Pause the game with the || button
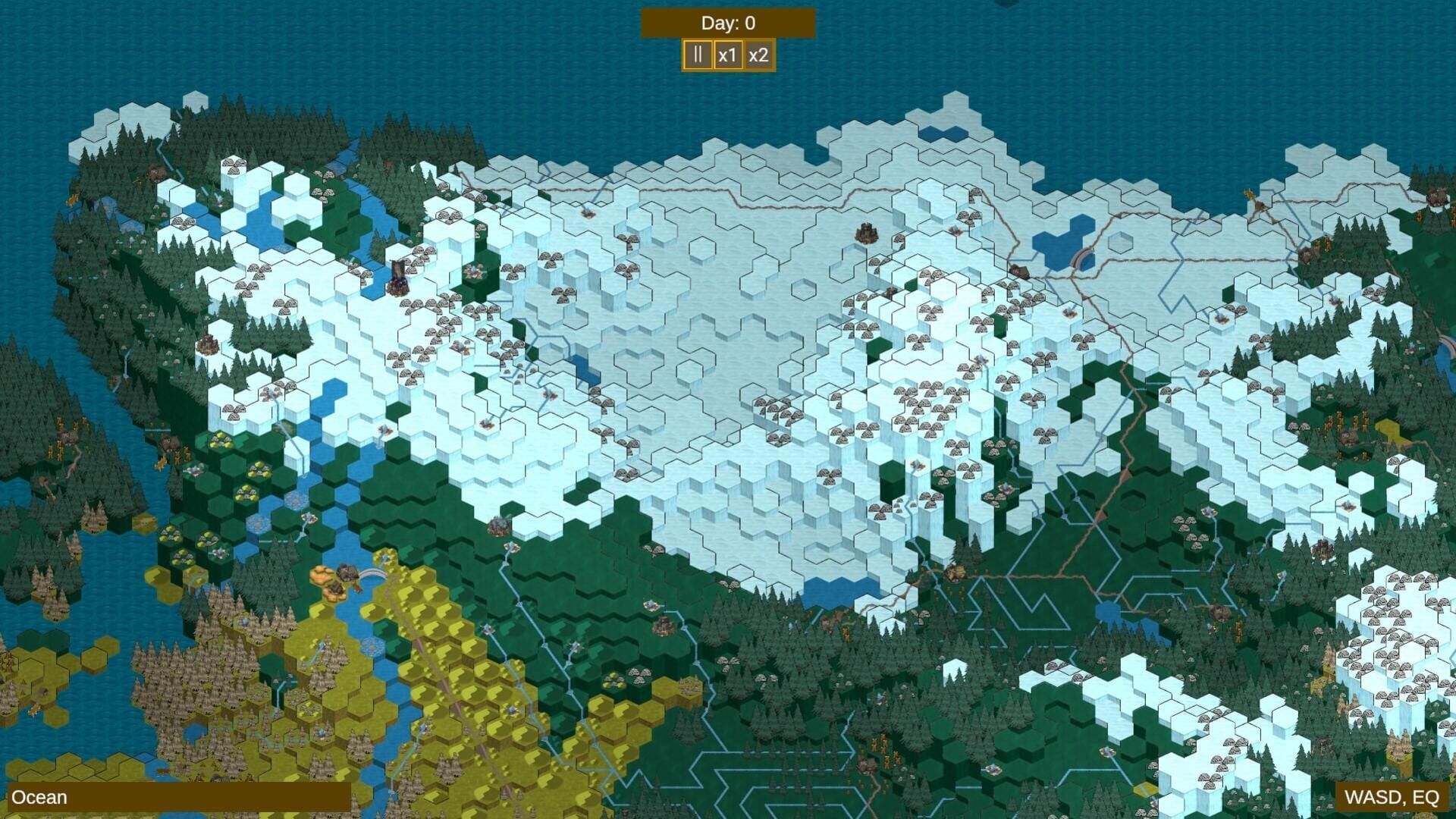This screenshot has width=1456, height=819. tap(697, 55)
